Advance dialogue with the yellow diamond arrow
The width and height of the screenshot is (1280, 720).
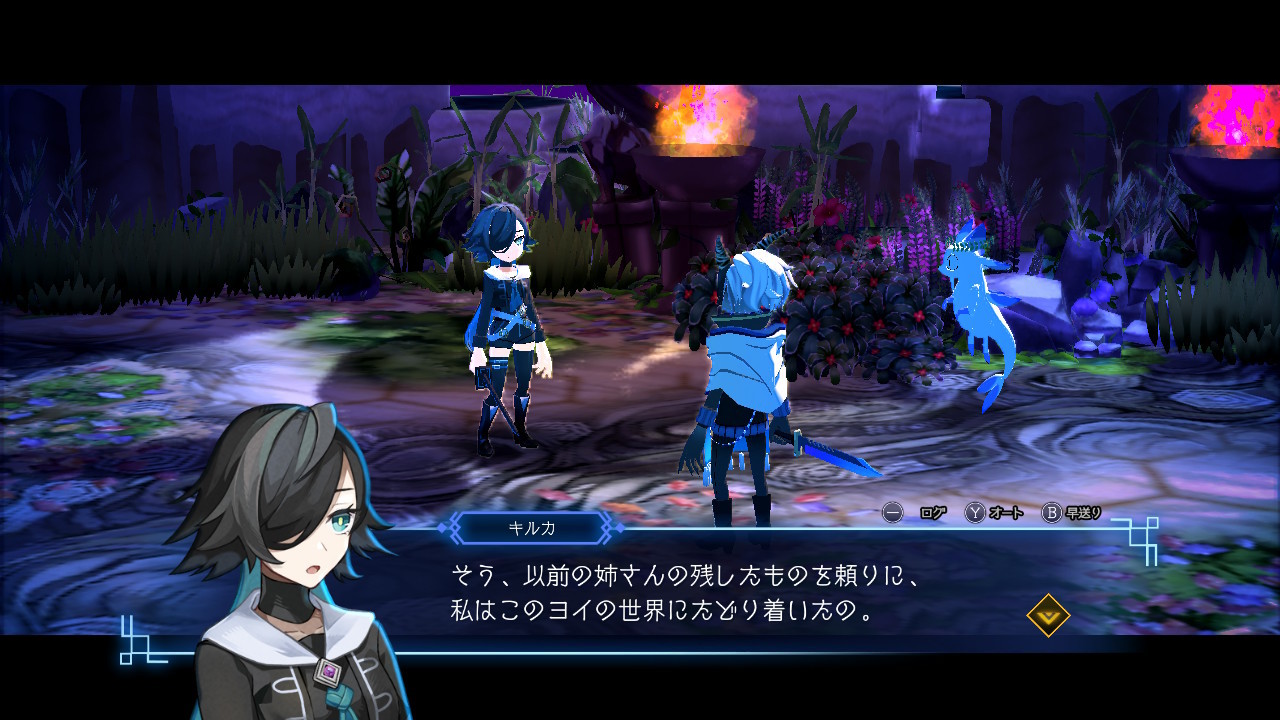coord(1048,615)
